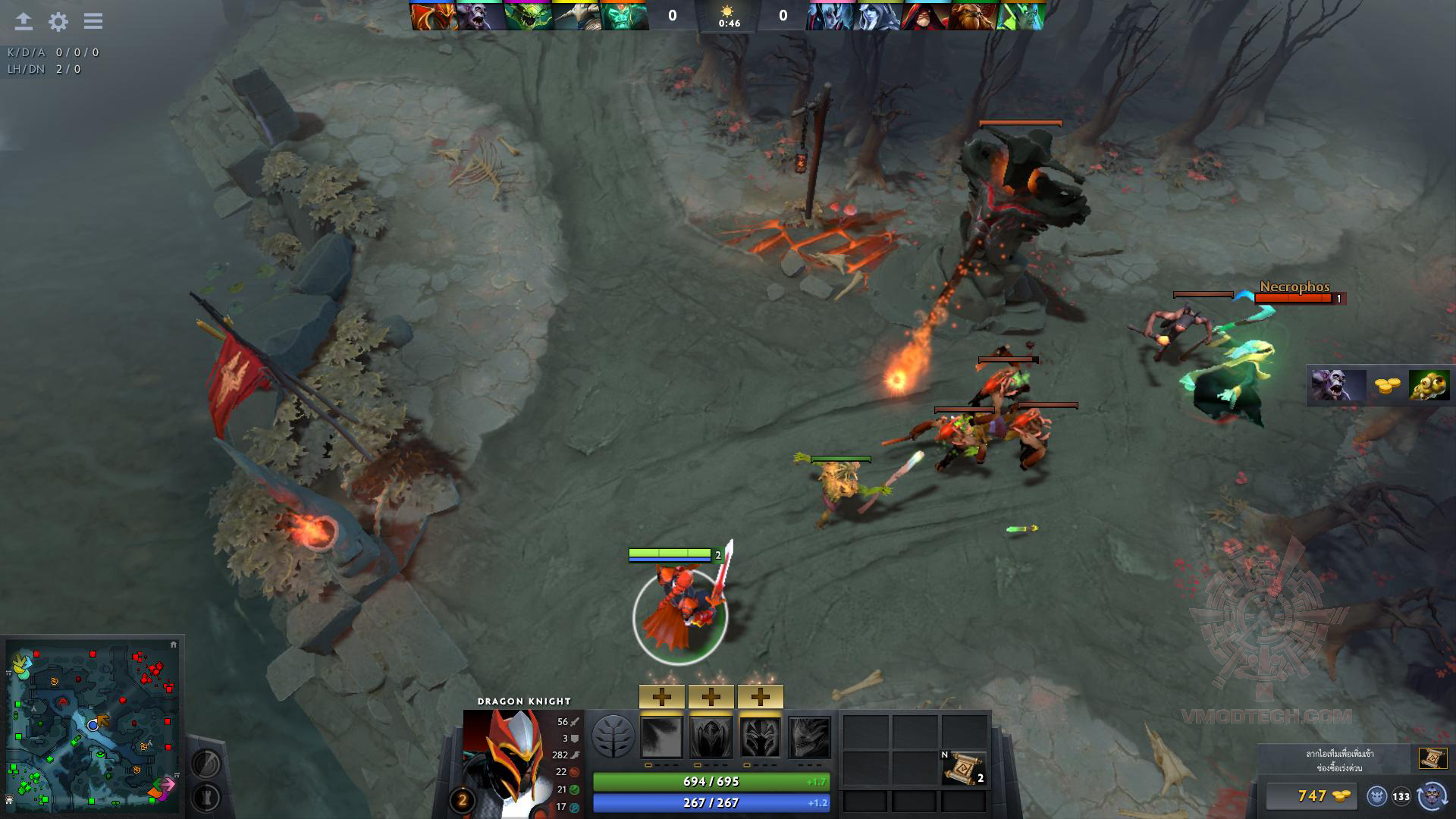Select the courier button
The height and width of the screenshot is (819, 1456).
point(1376,796)
